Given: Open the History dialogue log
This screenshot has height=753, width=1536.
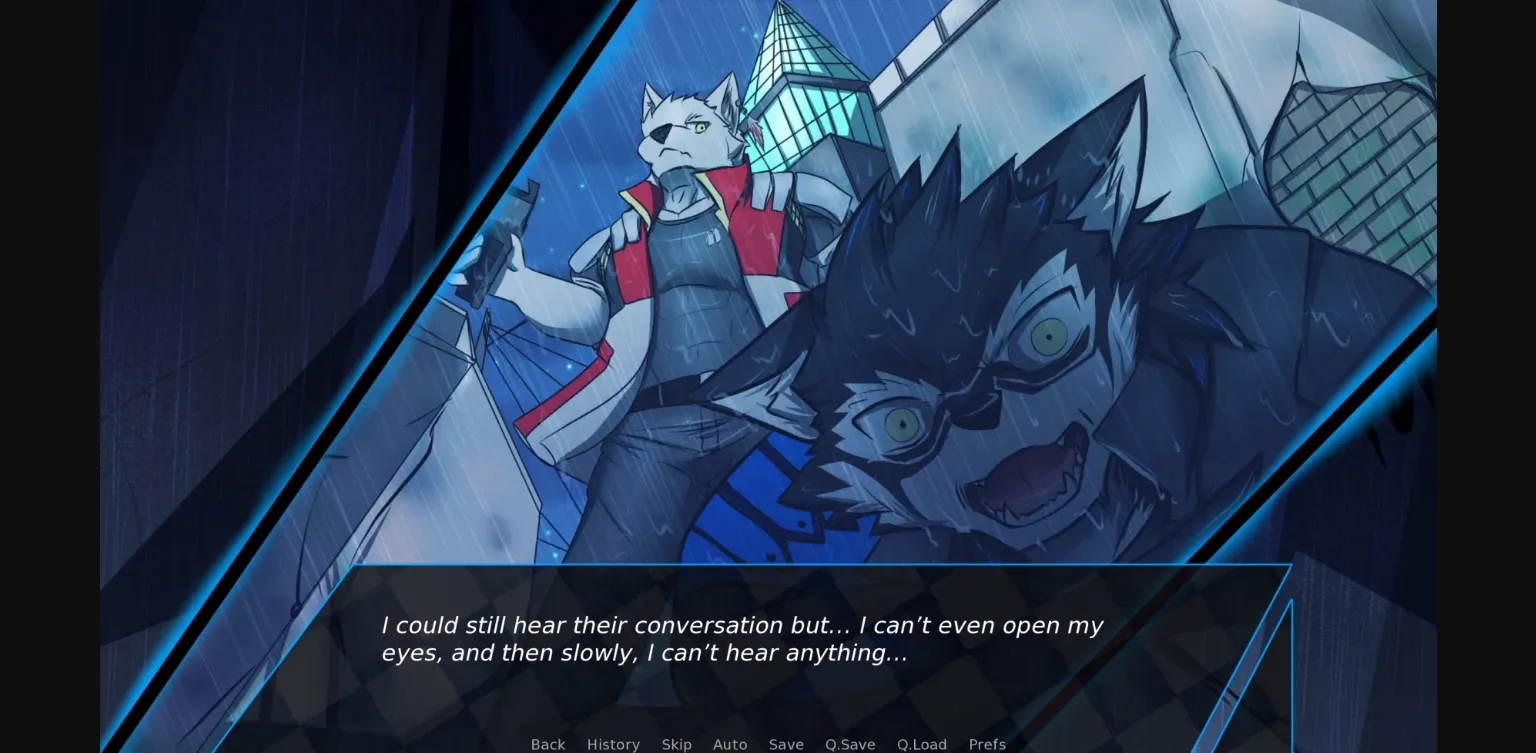Looking at the screenshot, I should tap(613, 744).
